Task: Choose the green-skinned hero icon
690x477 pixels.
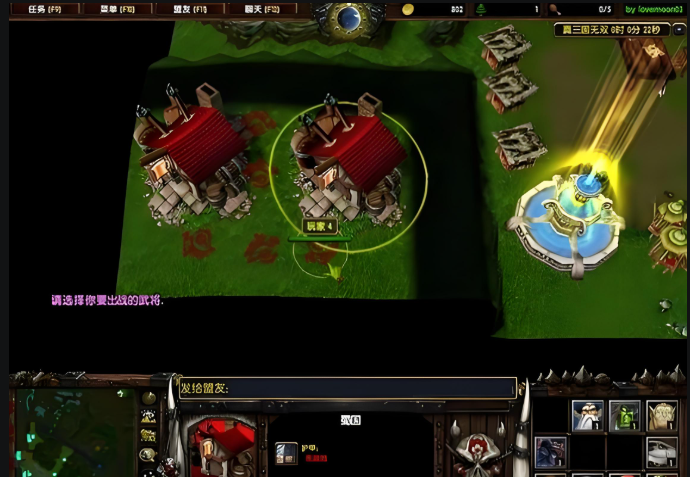Action: (625, 415)
